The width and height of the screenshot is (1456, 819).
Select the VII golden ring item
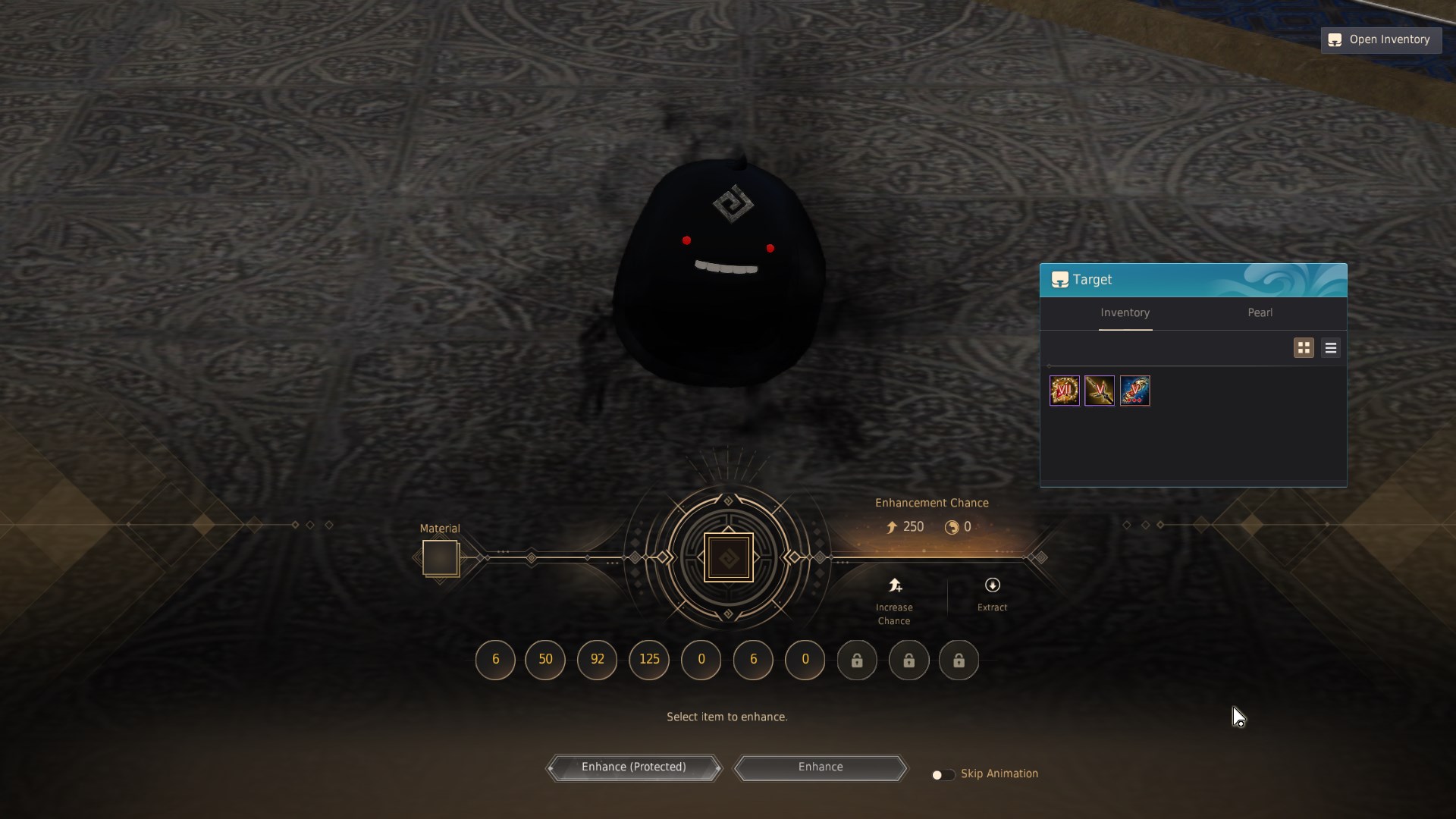pos(1064,391)
